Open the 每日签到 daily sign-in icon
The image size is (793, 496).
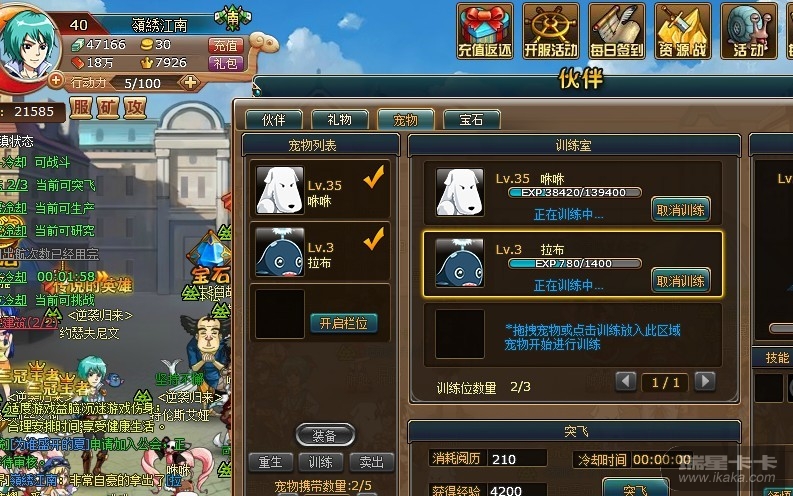[x=616, y=30]
